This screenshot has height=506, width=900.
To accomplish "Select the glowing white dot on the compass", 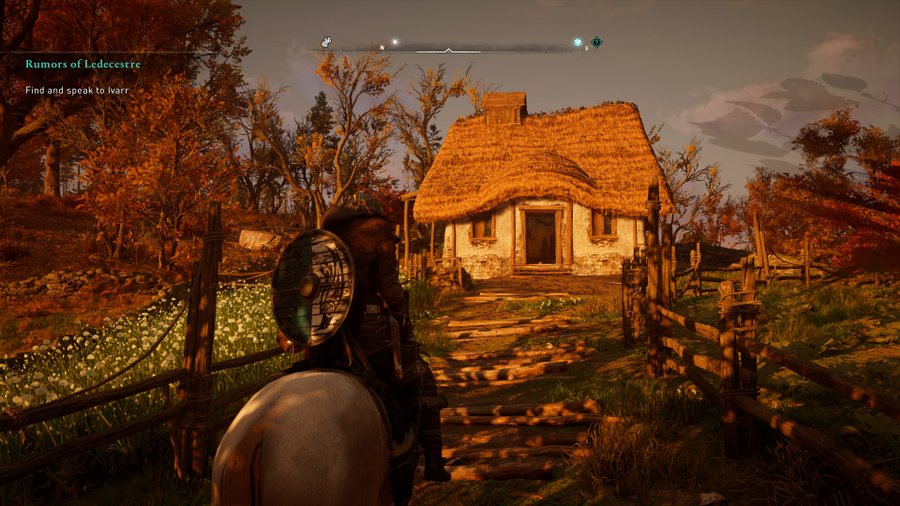I will [395, 42].
